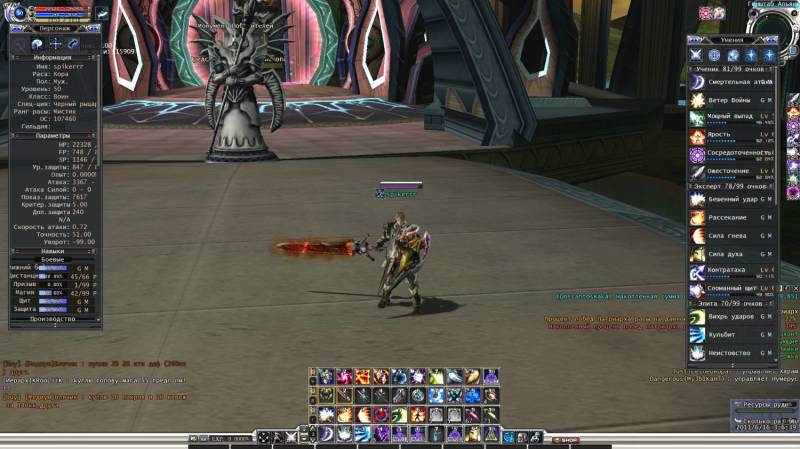Expand the Производство section in character panel

[x=52, y=319]
